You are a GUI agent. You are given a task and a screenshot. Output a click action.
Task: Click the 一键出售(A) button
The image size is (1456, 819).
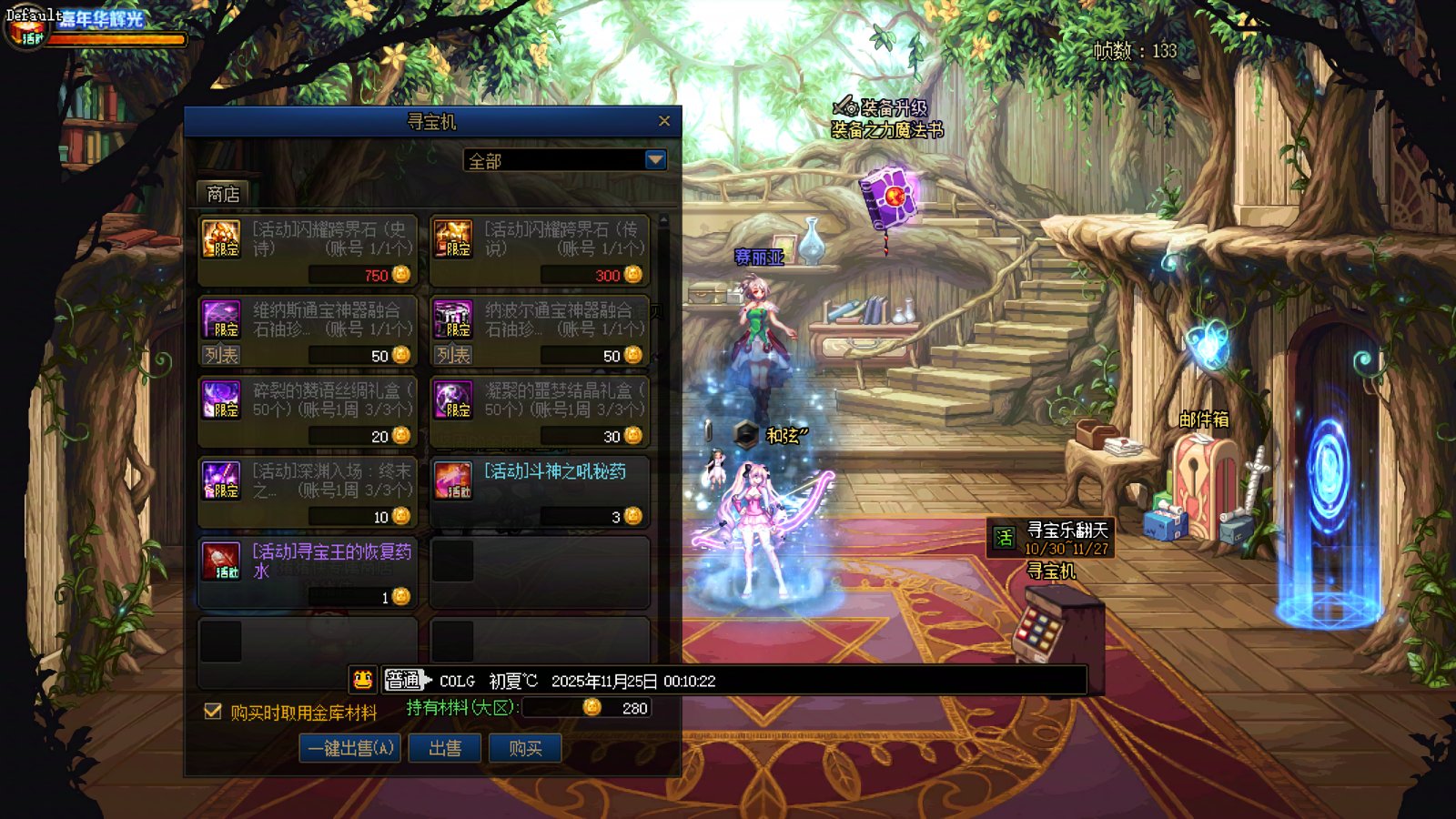(350, 748)
